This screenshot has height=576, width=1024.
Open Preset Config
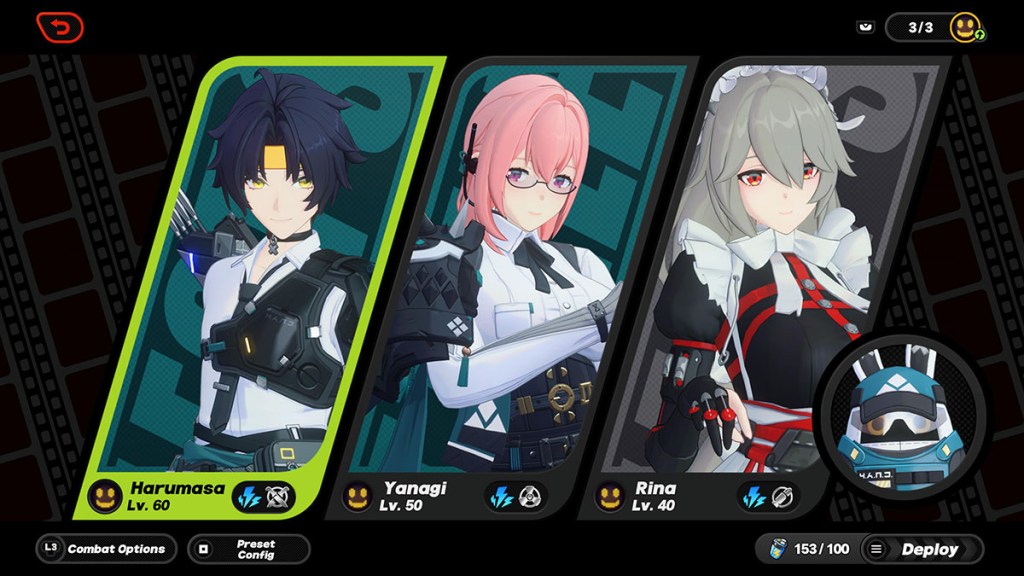click(249, 549)
